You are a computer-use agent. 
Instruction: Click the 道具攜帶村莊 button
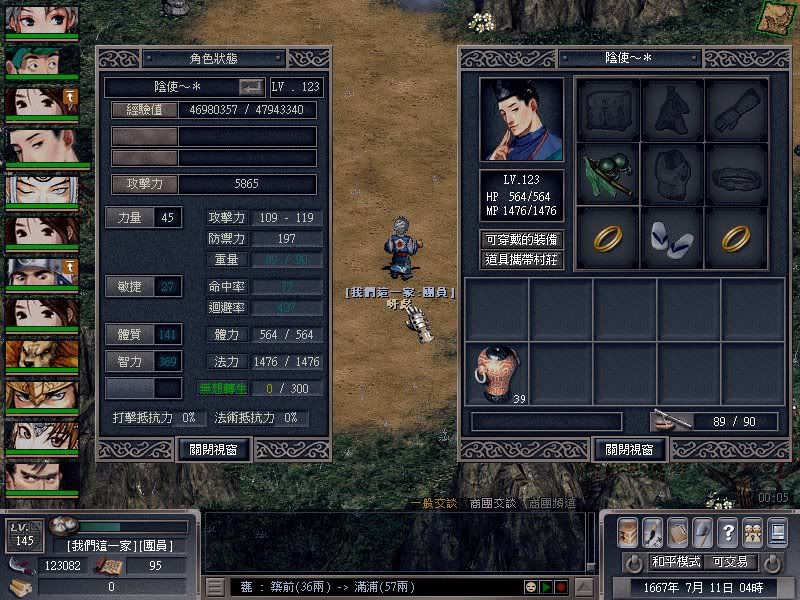pyautogui.click(x=521, y=259)
